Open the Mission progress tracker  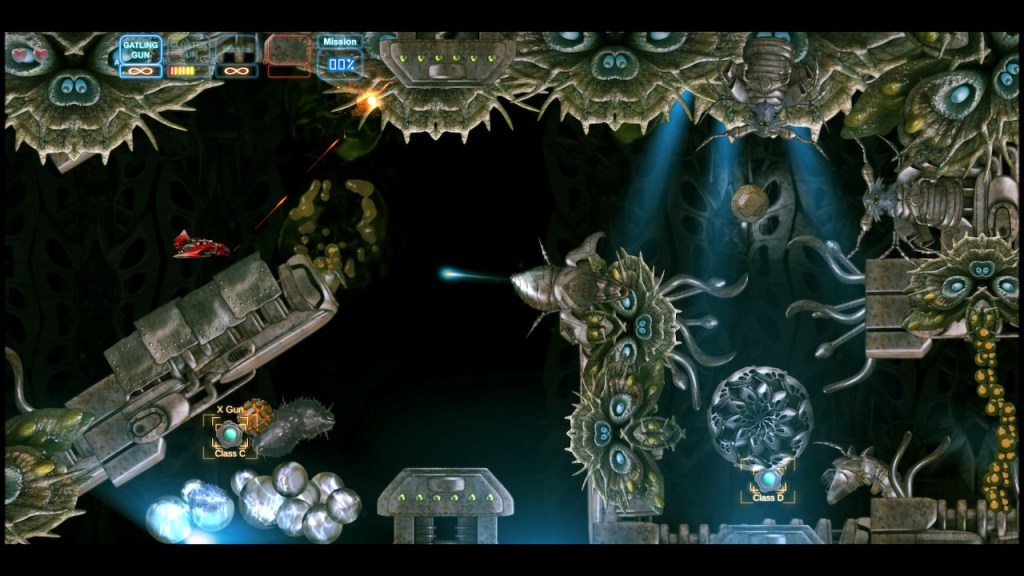(340, 56)
